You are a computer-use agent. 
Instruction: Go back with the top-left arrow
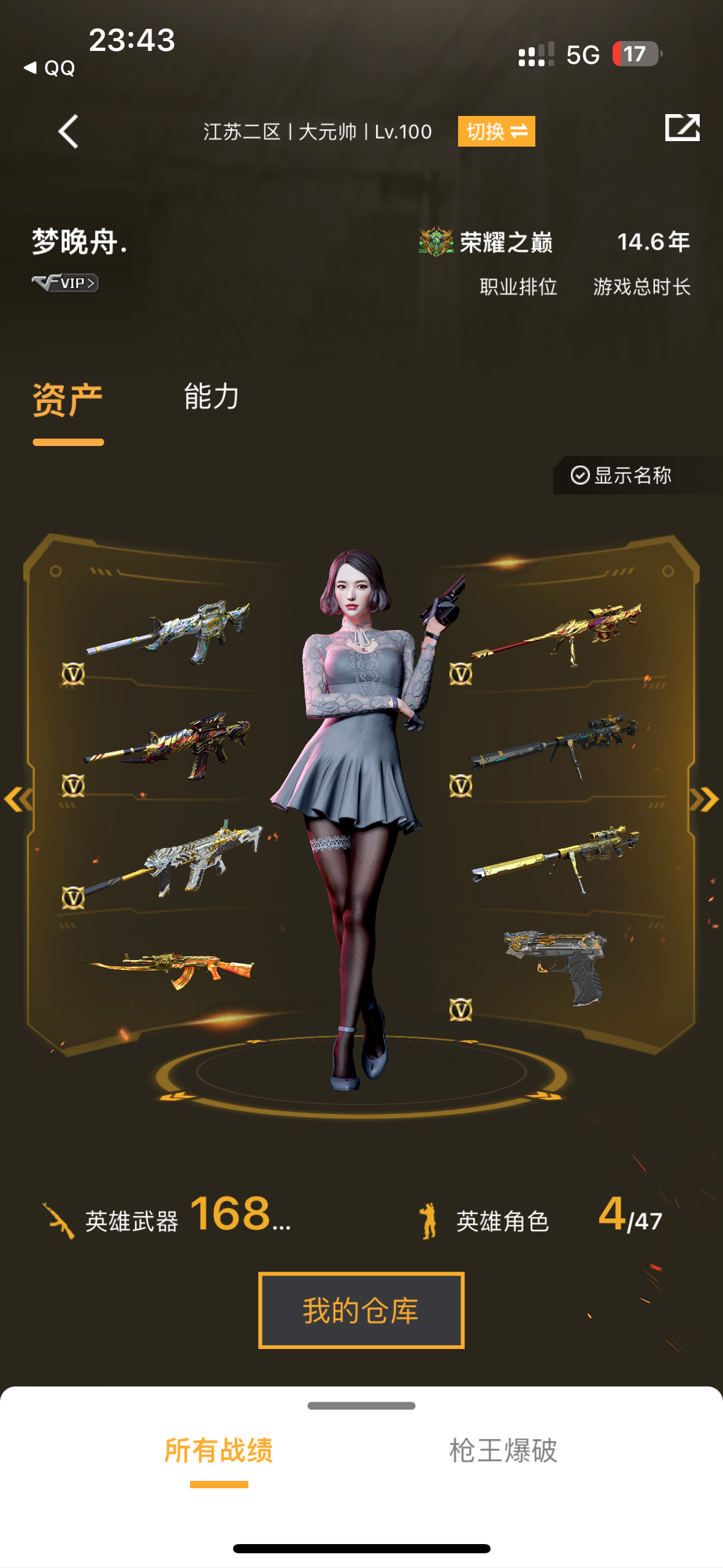[x=68, y=131]
